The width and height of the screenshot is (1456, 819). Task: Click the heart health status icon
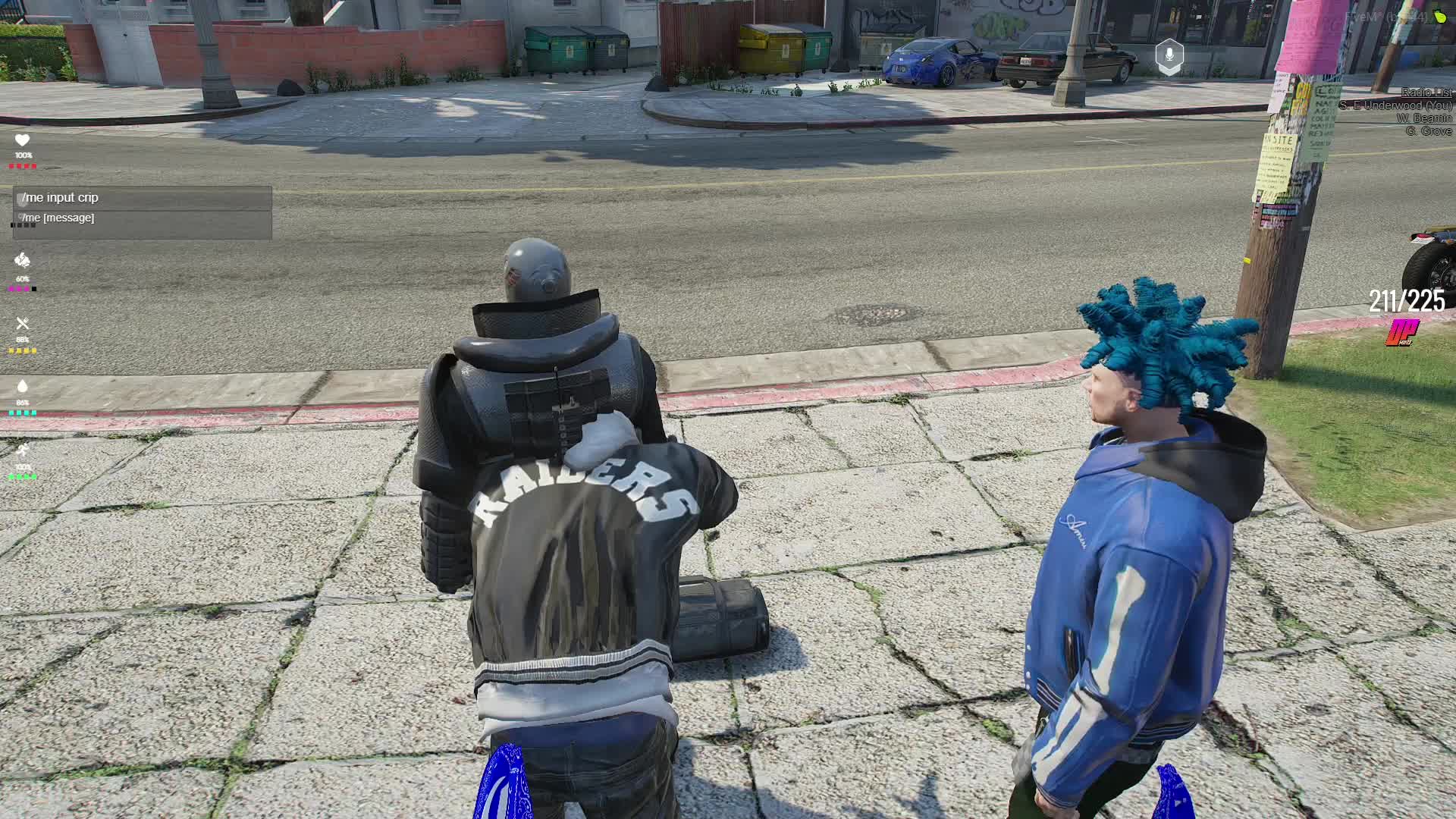pos(22,140)
